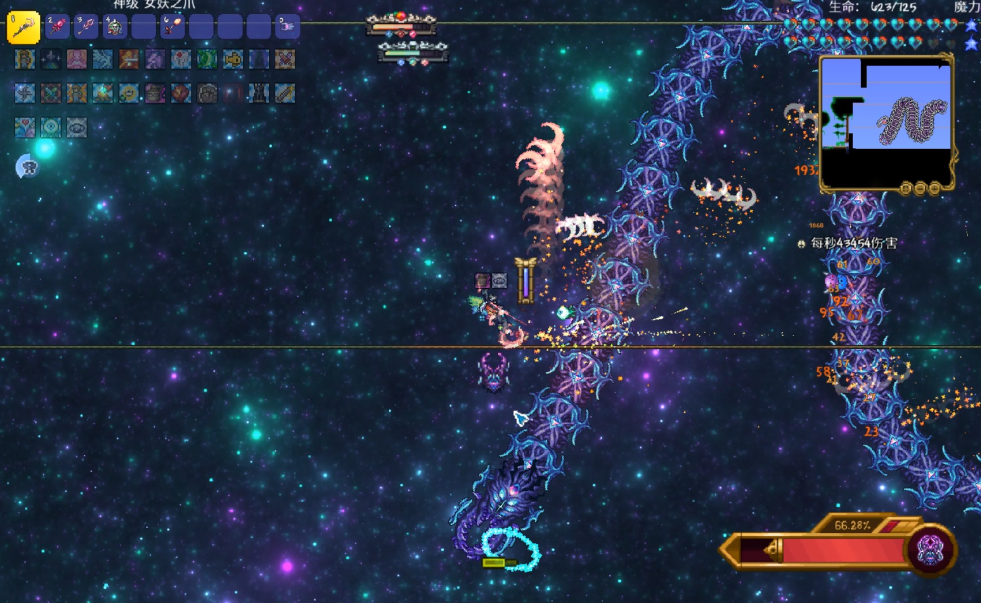Zoom out the minimap with the minus button

tap(920, 188)
